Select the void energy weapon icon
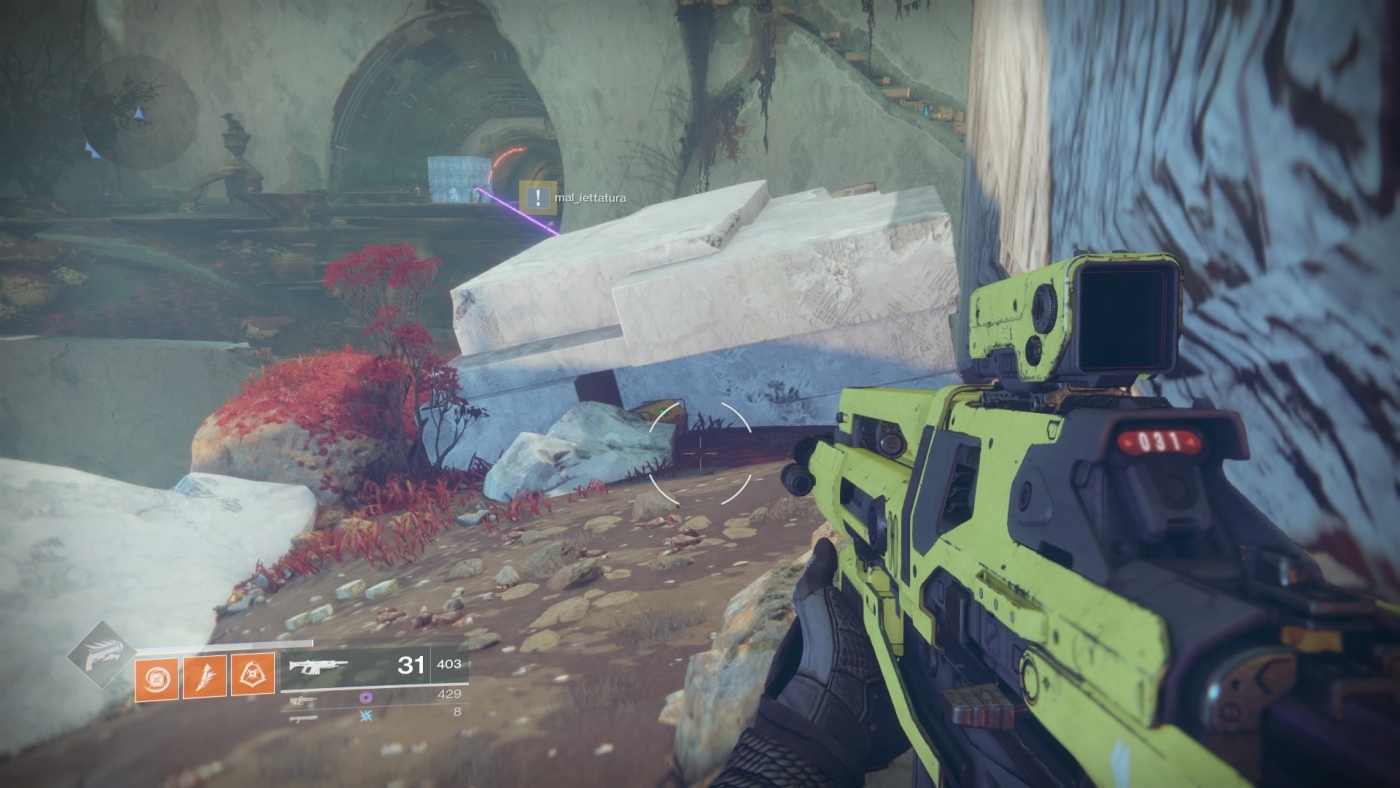 coord(305,699)
